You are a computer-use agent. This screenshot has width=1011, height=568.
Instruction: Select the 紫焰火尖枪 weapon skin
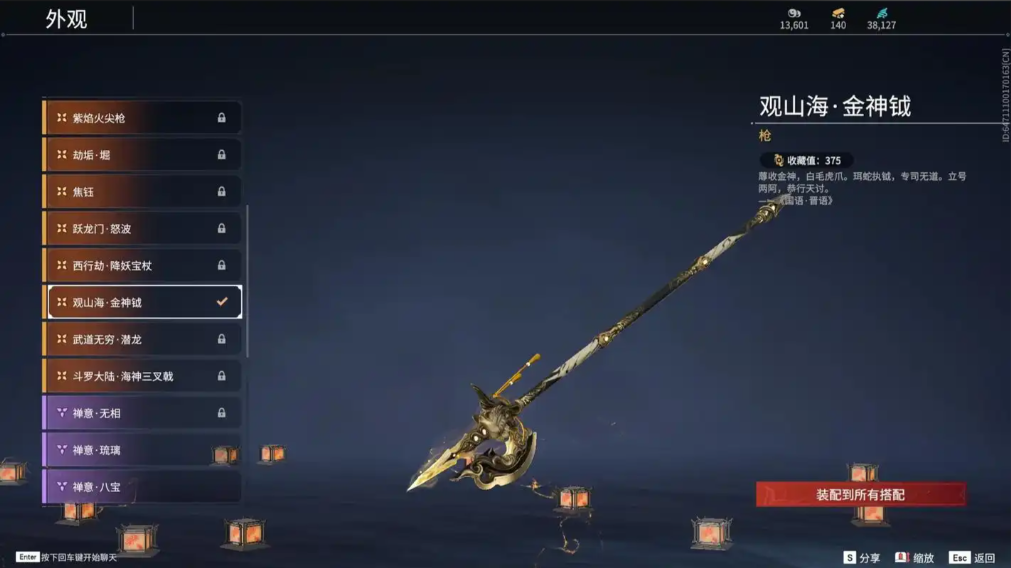(x=142, y=118)
